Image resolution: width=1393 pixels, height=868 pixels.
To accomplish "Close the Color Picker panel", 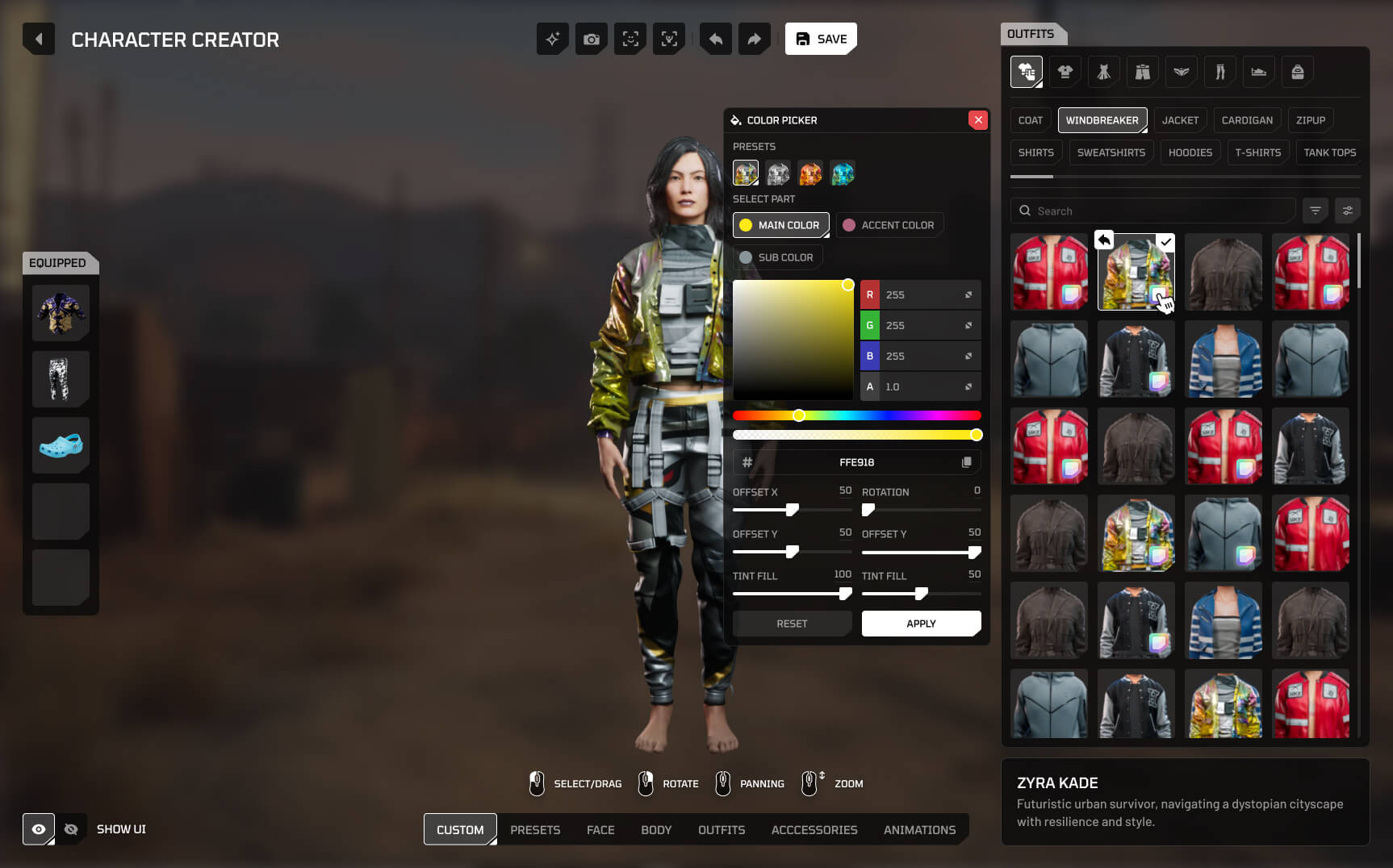I will (x=978, y=120).
